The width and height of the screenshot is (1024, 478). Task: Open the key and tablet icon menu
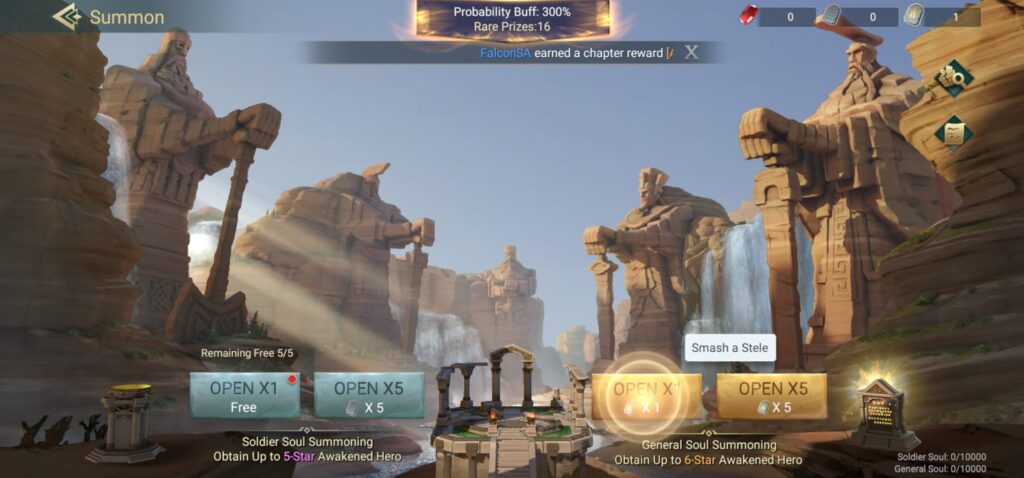pos(953,78)
